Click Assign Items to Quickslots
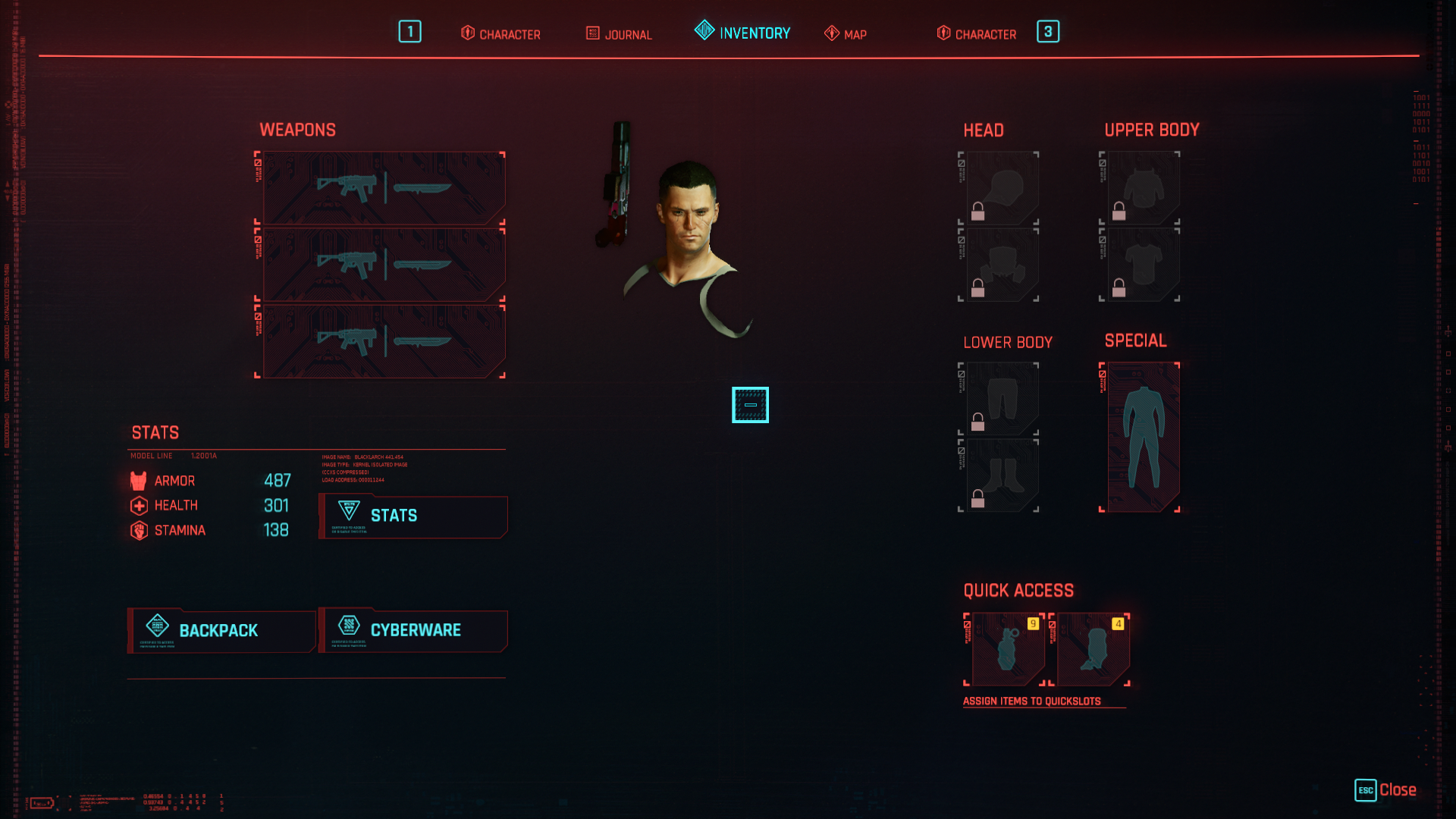This screenshot has height=819, width=1456. pyautogui.click(x=1031, y=701)
